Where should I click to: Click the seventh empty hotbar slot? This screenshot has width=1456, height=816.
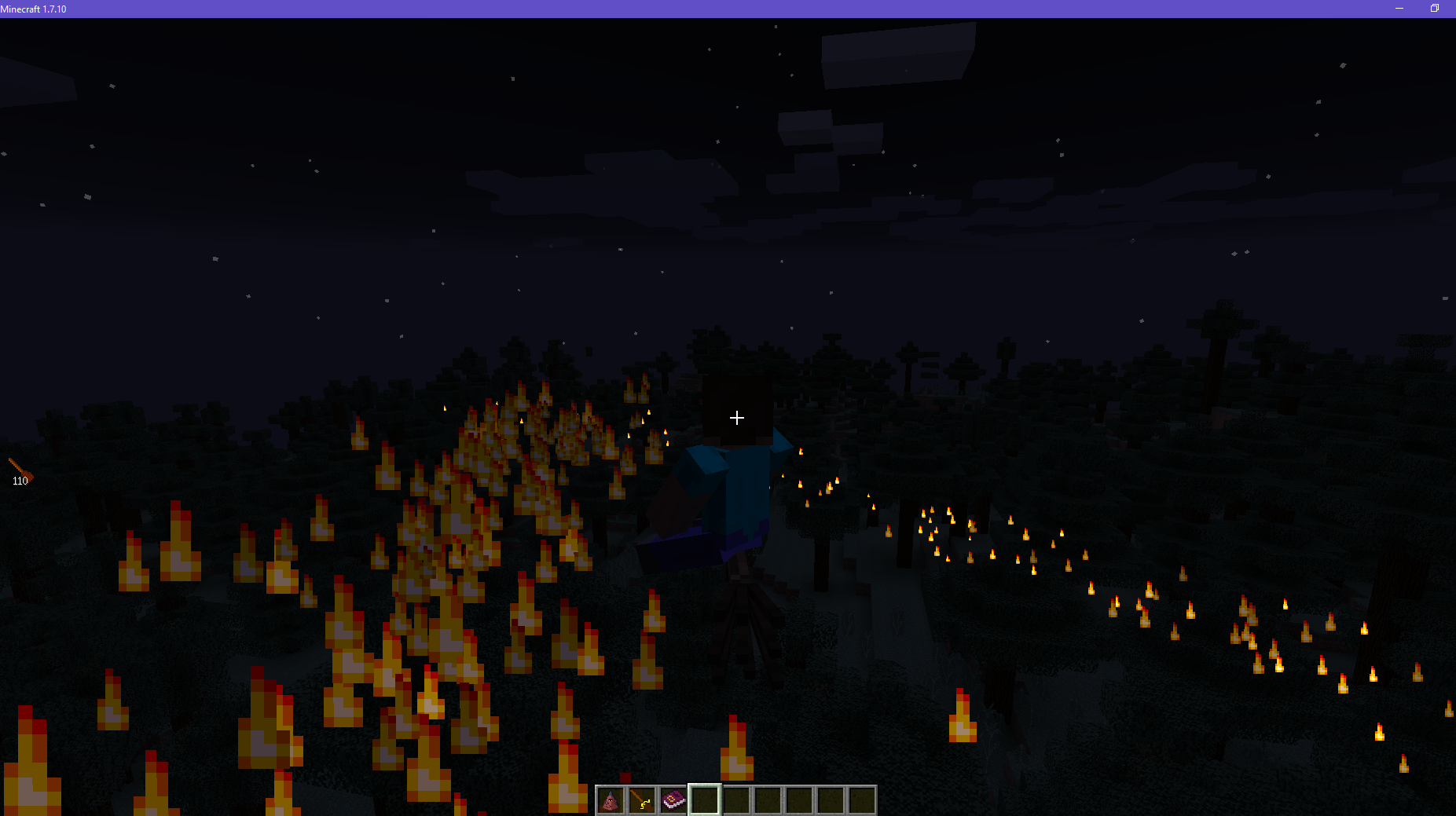coord(799,799)
